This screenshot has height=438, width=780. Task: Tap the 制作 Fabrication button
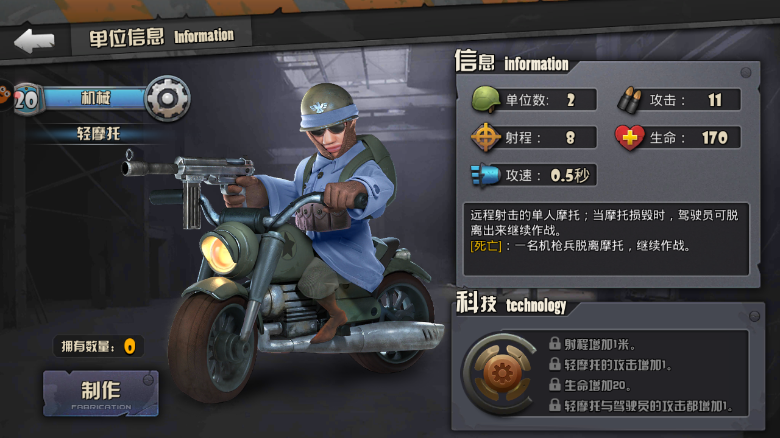(x=100, y=392)
